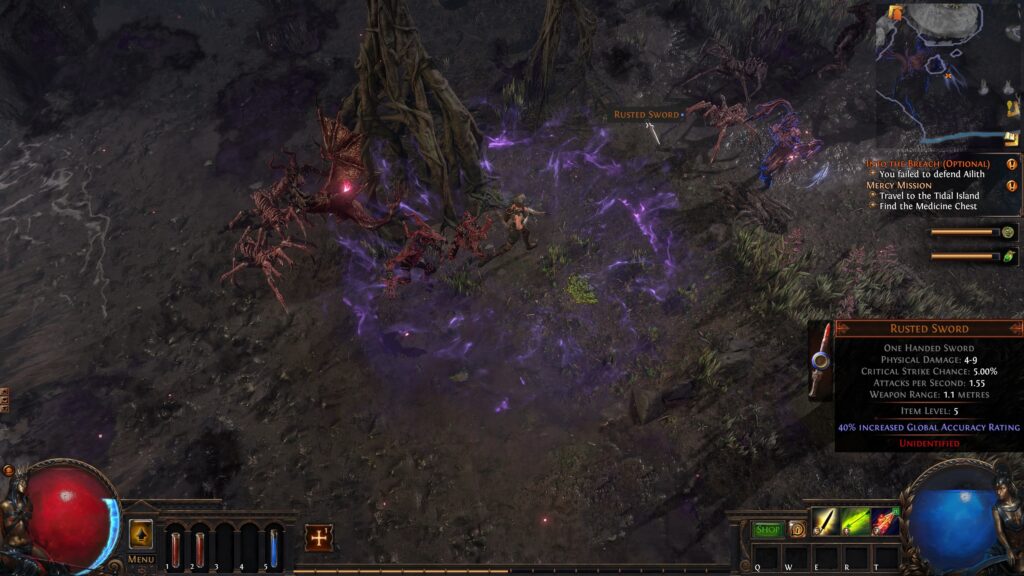Image resolution: width=1024 pixels, height=576 pixels.
Task: Select the Into the Breach quest entry
Action: pyautogui.click(x=928, y=163)
